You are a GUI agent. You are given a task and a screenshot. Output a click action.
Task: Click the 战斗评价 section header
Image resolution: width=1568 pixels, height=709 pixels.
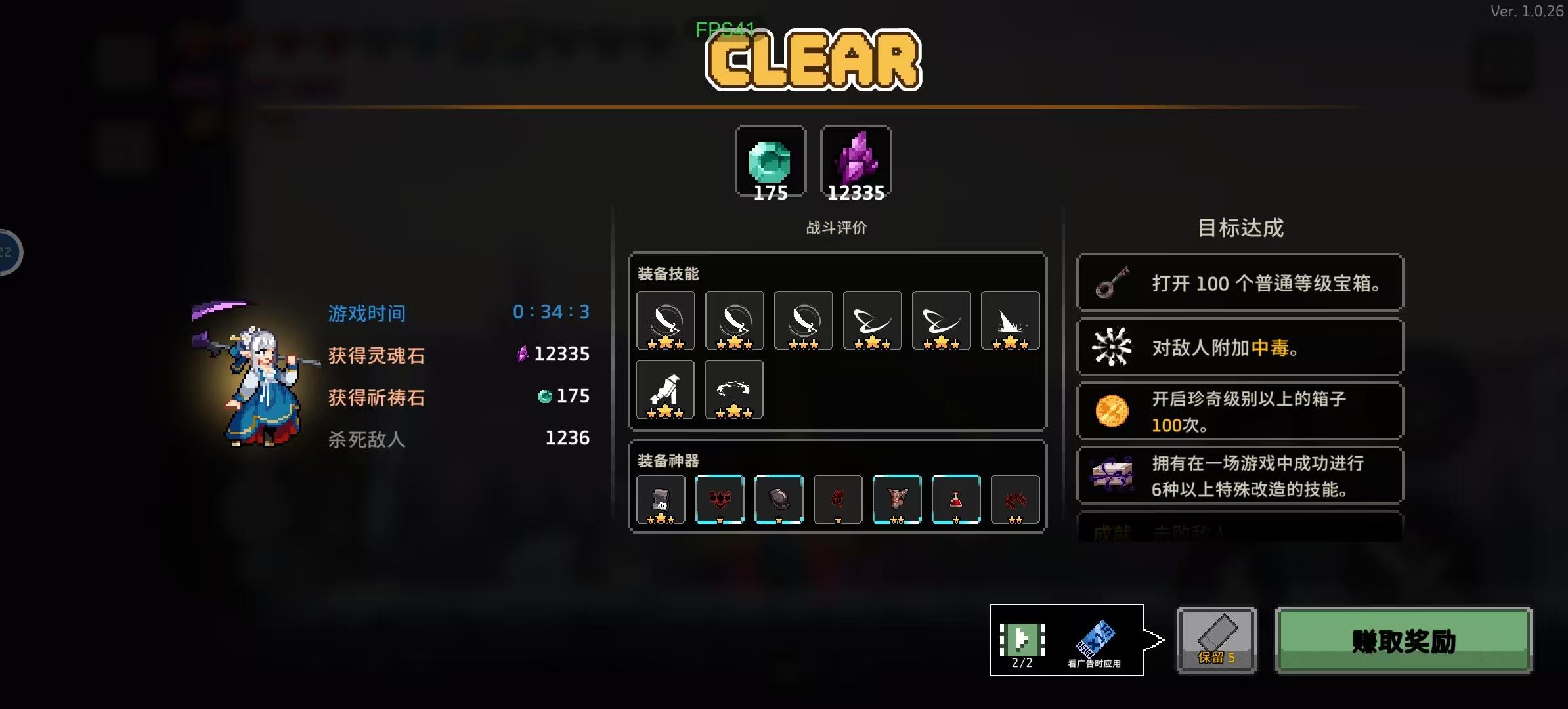[837, 228]
